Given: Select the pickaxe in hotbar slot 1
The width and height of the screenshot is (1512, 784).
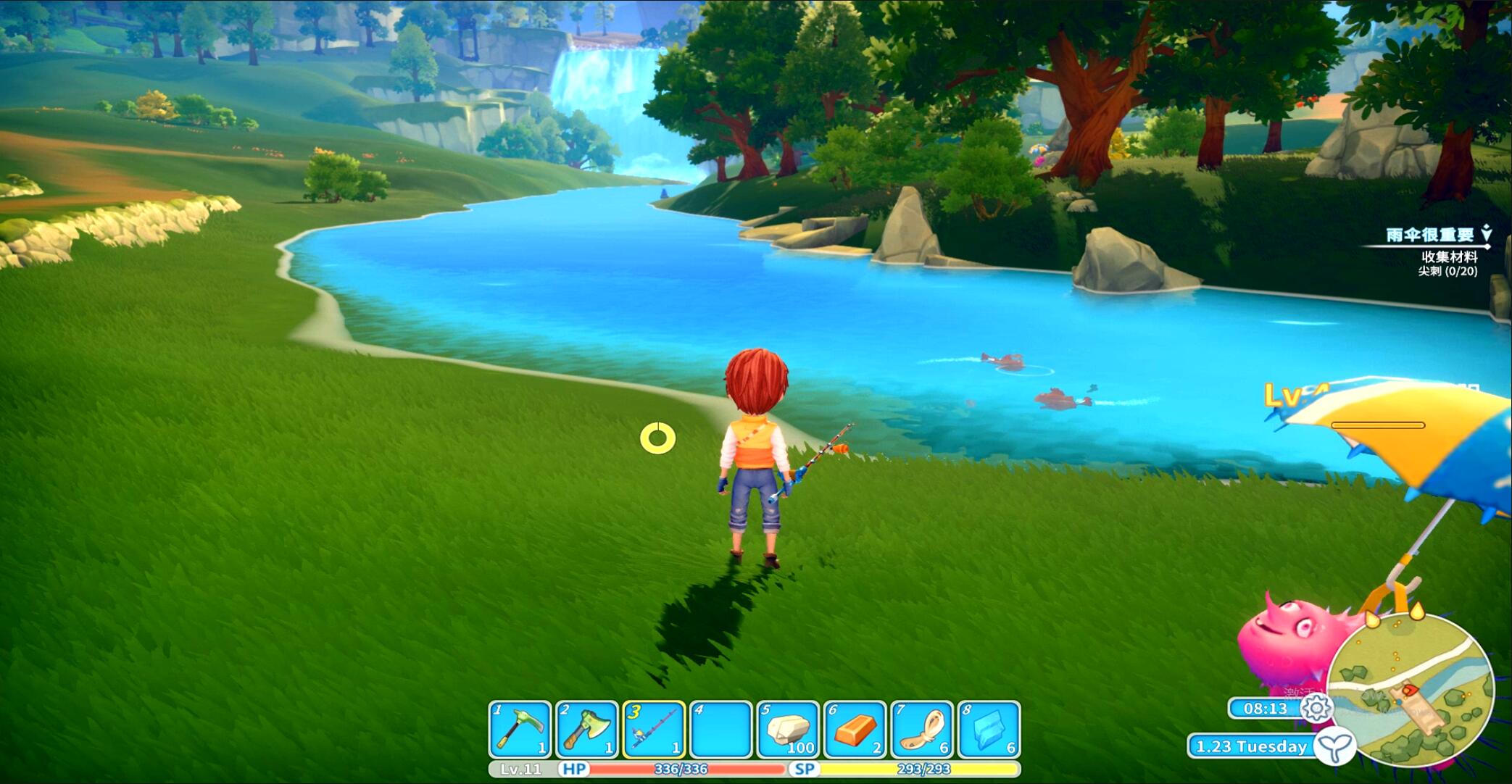Looking at the screenshot, I should pos(520,729).
